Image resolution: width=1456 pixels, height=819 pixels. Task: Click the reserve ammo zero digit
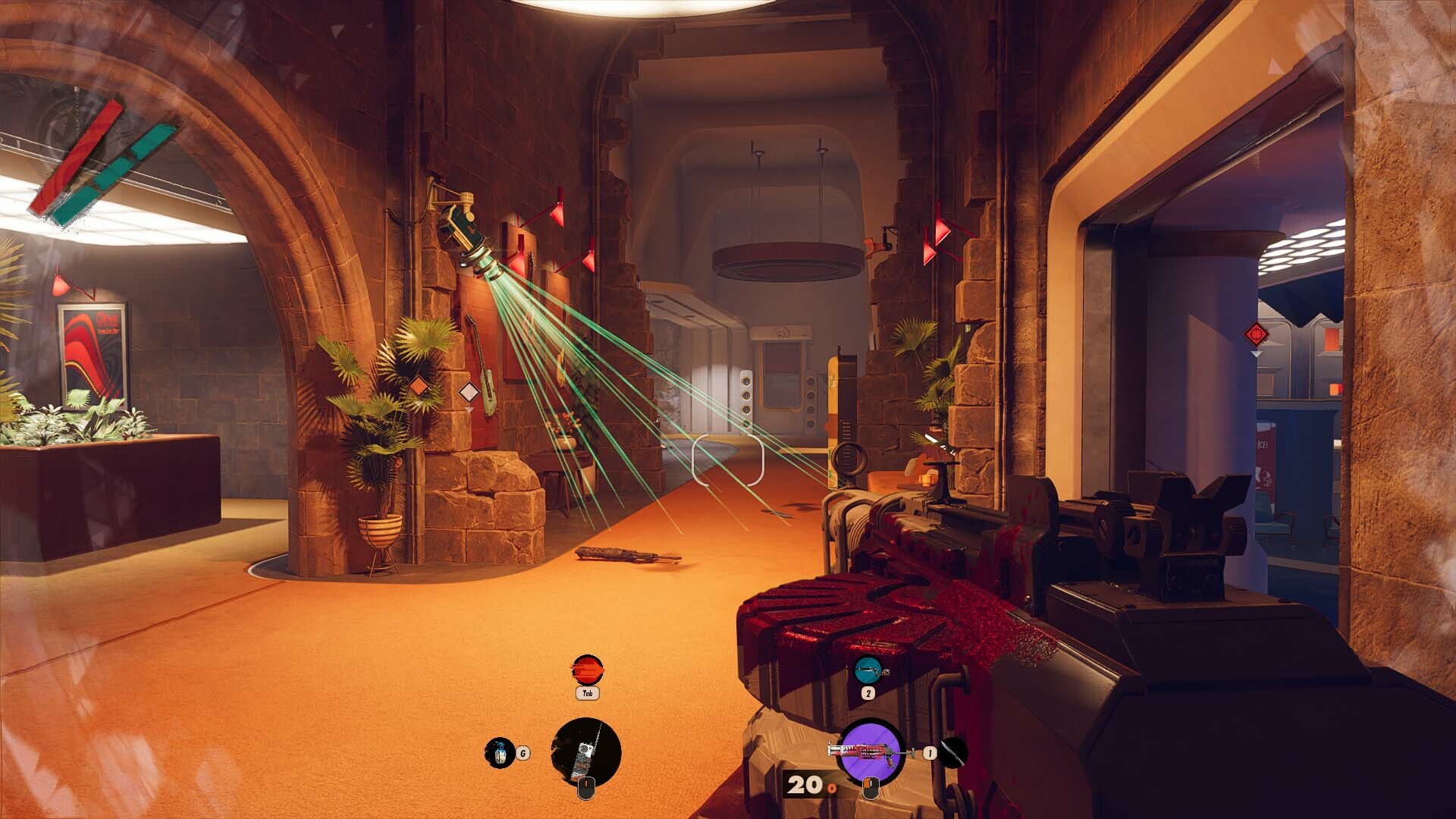[x=832, y=789]
